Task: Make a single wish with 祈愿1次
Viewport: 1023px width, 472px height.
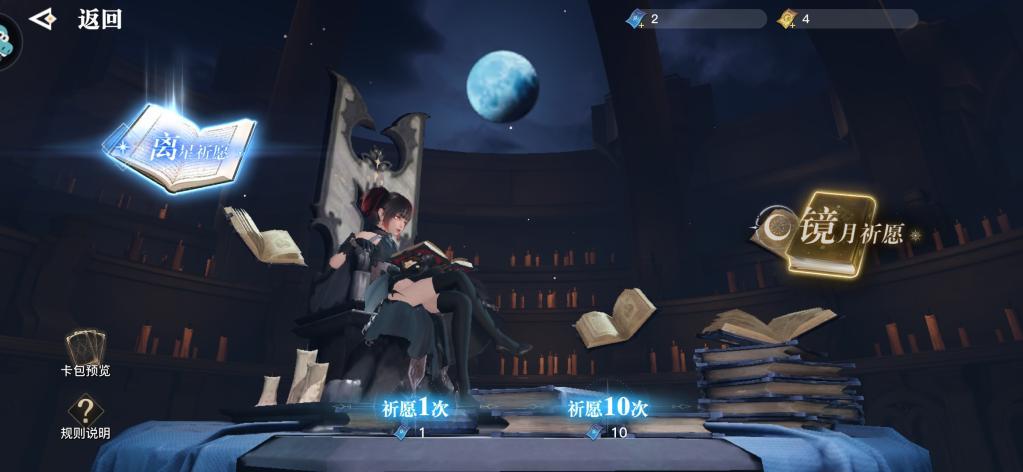Action: (414, 410)
